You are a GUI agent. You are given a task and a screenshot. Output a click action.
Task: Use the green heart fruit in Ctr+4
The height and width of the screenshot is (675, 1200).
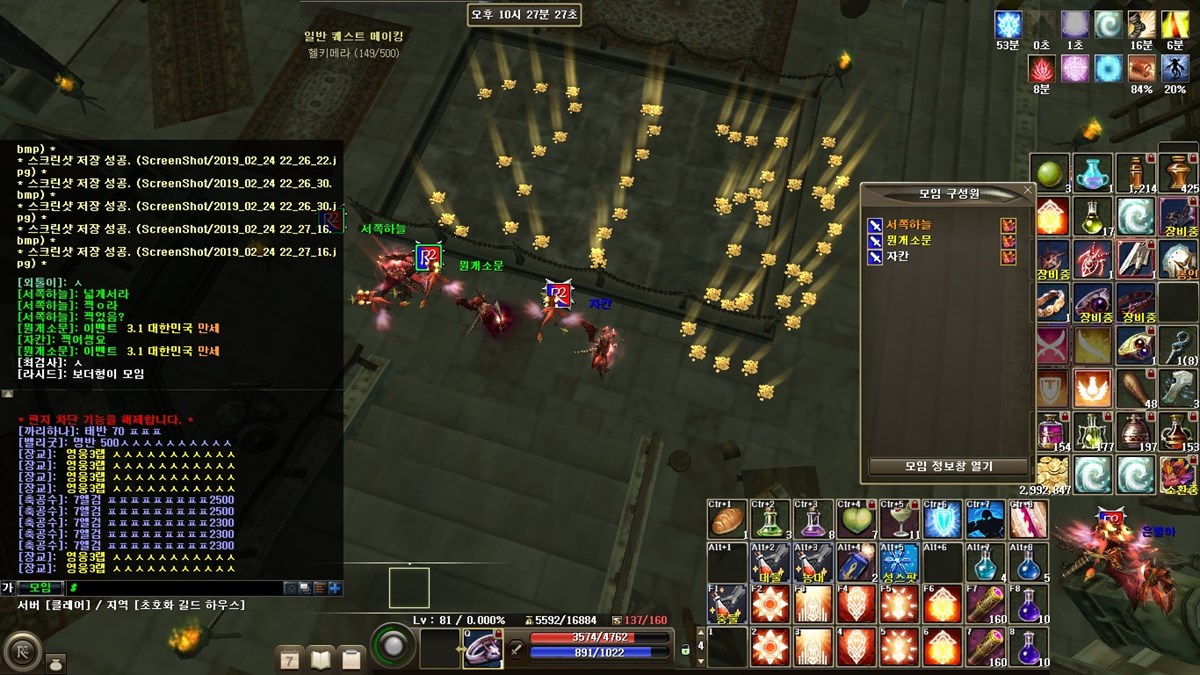[x=856, y=519]
